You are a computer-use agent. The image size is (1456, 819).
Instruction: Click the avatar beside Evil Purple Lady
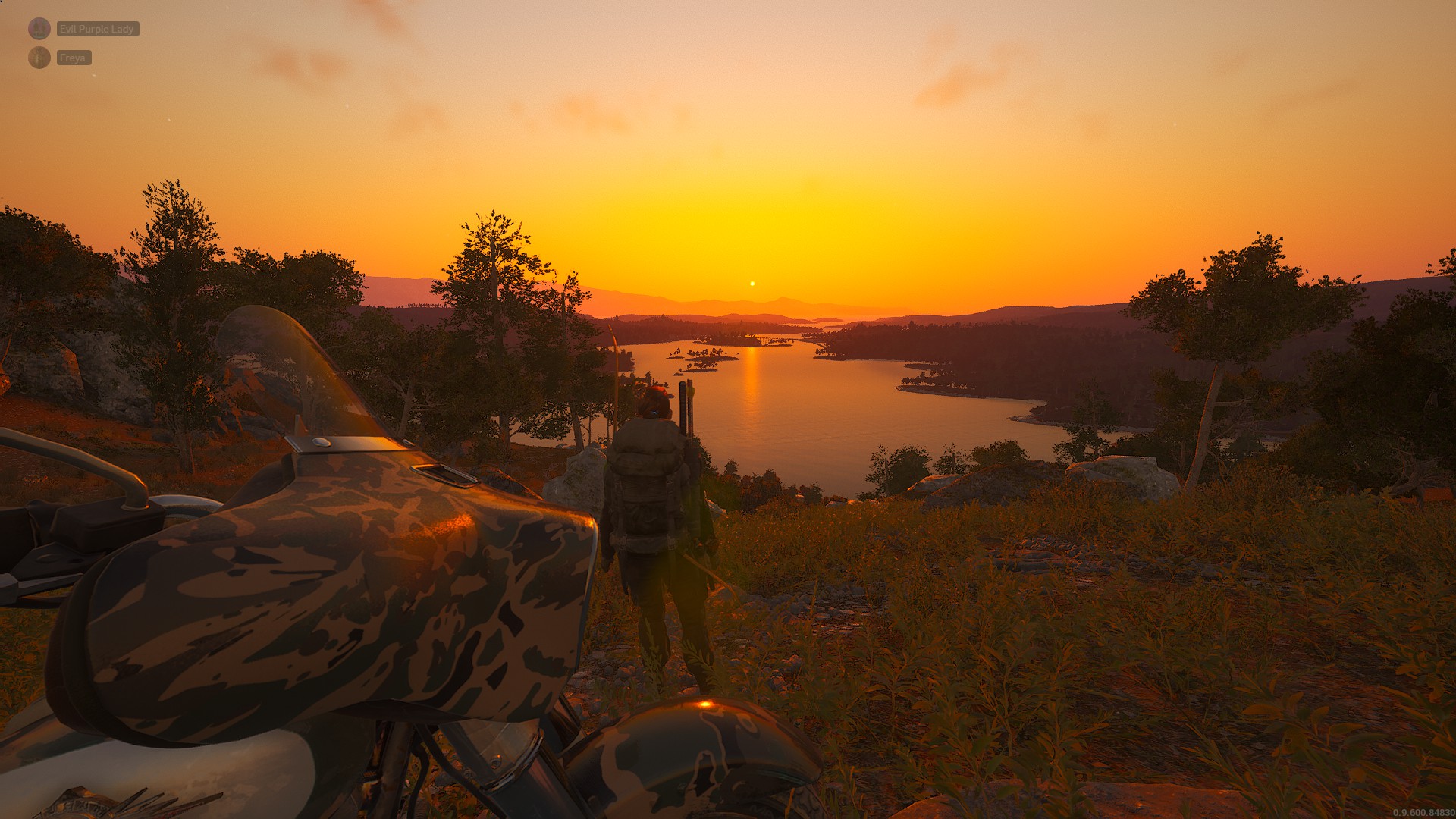(39, 29)
